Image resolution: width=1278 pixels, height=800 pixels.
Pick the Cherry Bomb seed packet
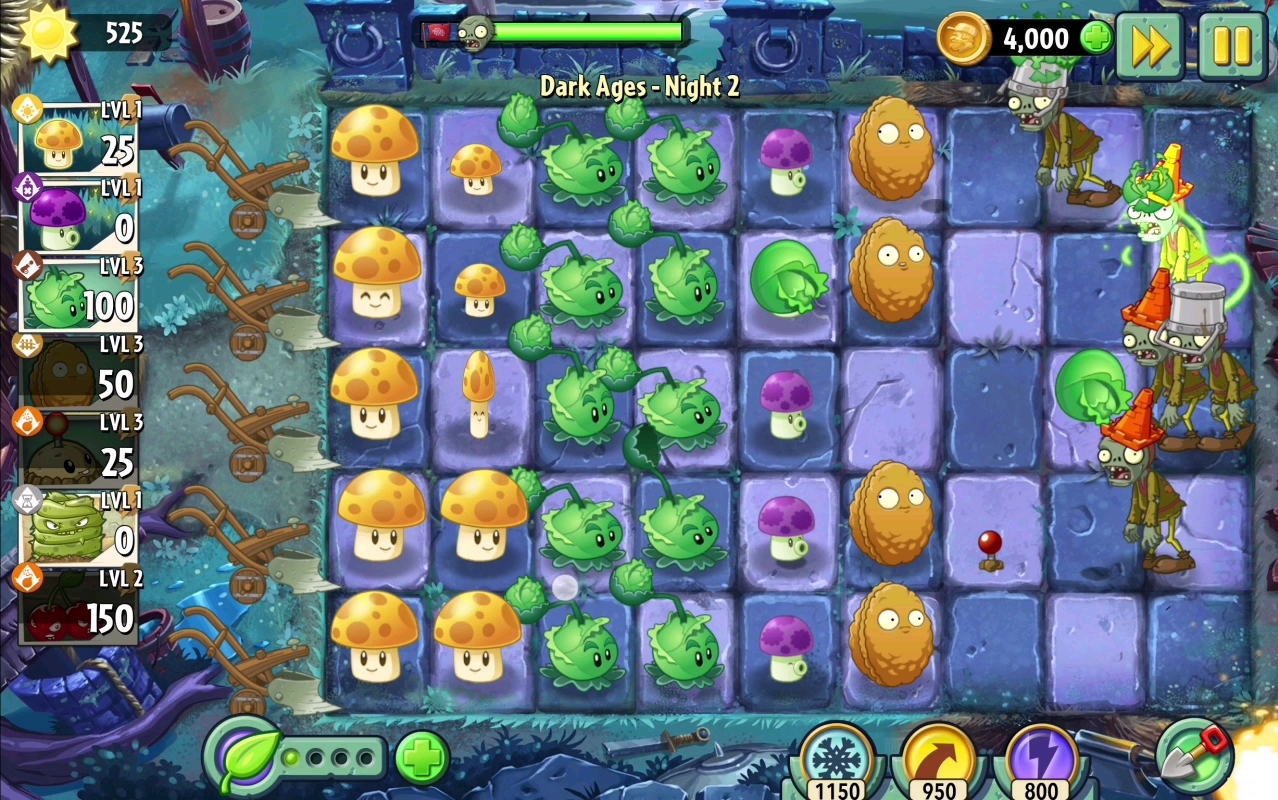point(80,607)
